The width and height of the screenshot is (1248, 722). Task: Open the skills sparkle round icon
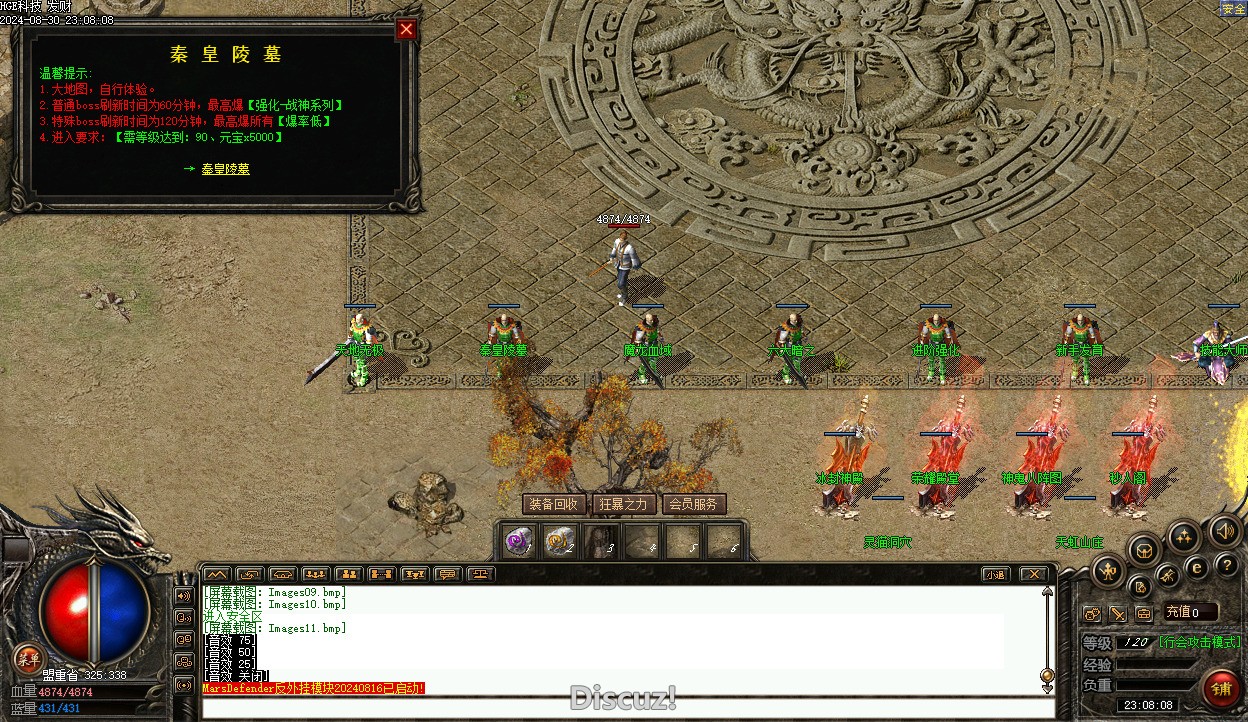(x=1184, y=537)
